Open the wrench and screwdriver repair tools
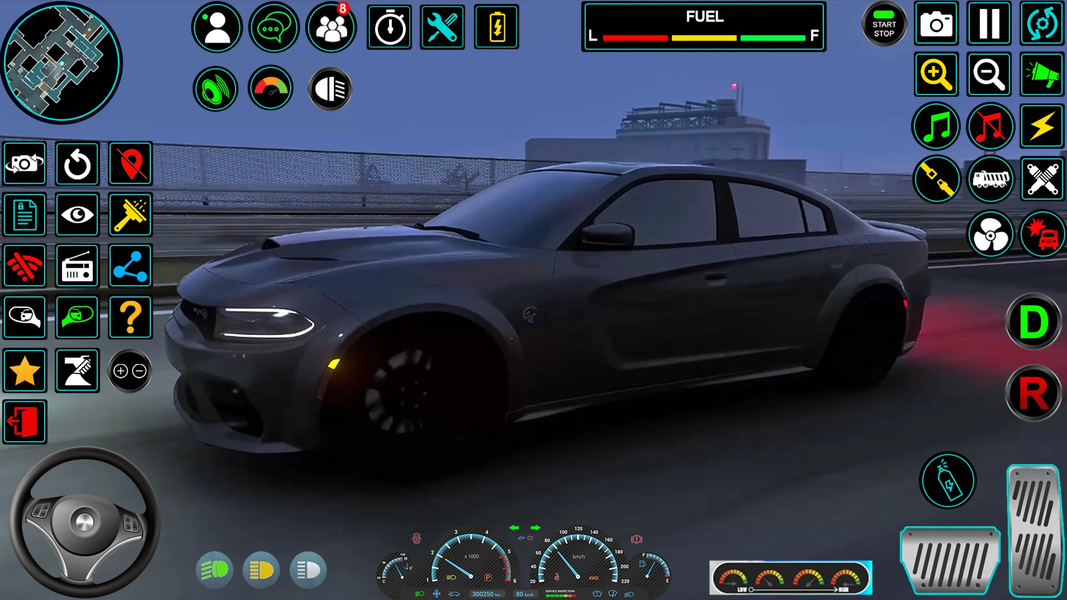 (x=442, y=28)
